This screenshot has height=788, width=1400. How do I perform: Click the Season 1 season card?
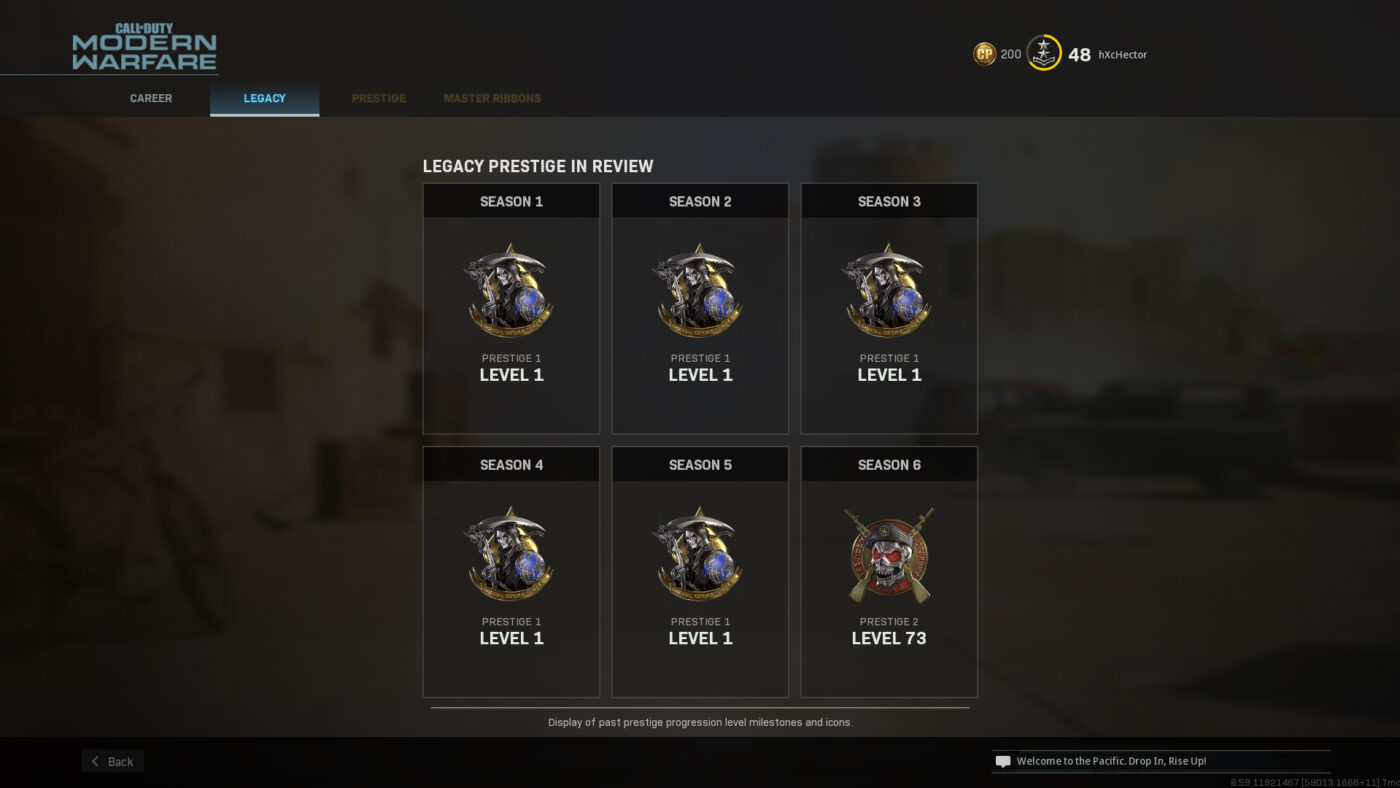(x=511, y=308)
